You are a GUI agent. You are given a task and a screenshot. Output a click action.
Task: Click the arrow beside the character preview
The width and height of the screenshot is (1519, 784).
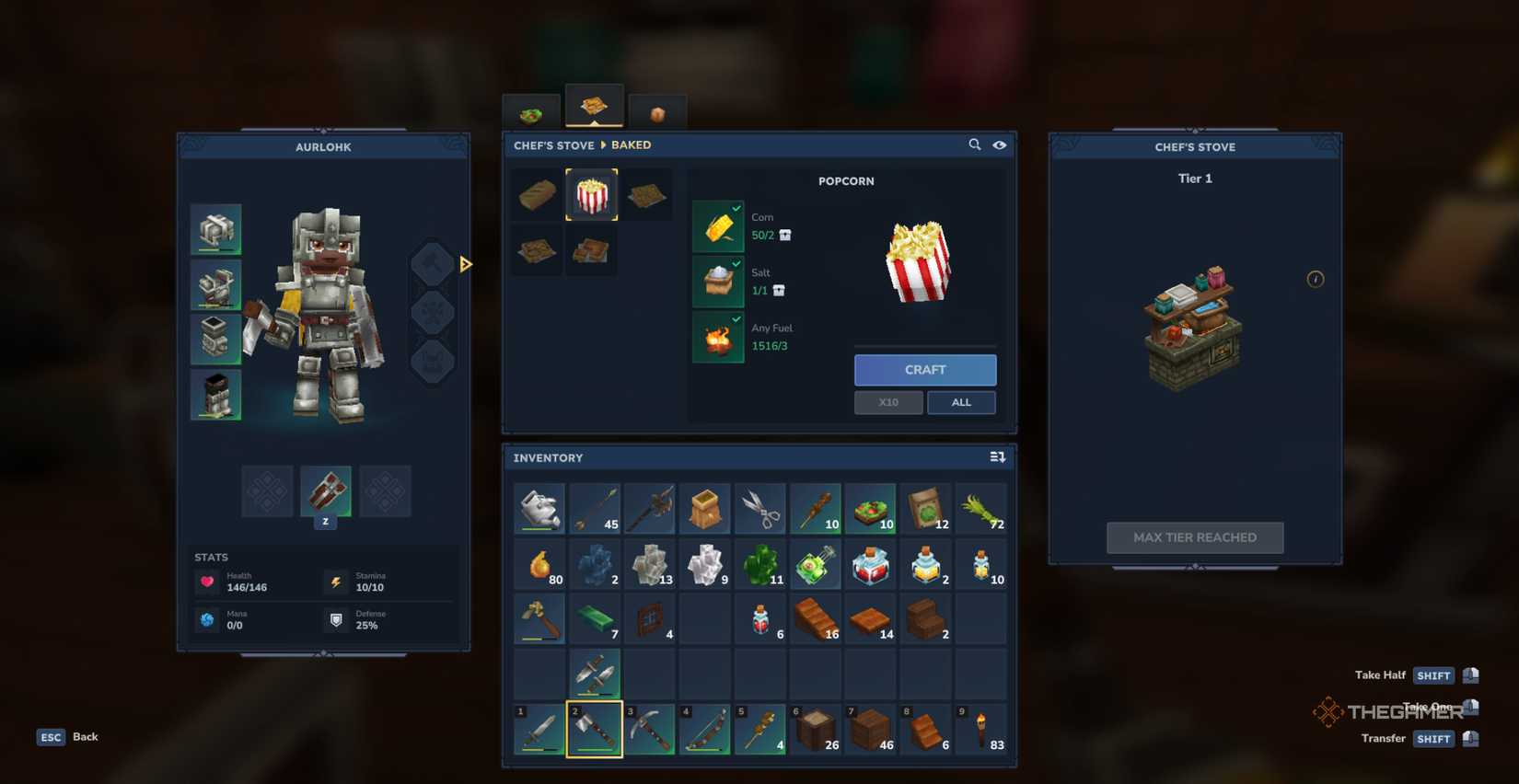click(466, 264)
